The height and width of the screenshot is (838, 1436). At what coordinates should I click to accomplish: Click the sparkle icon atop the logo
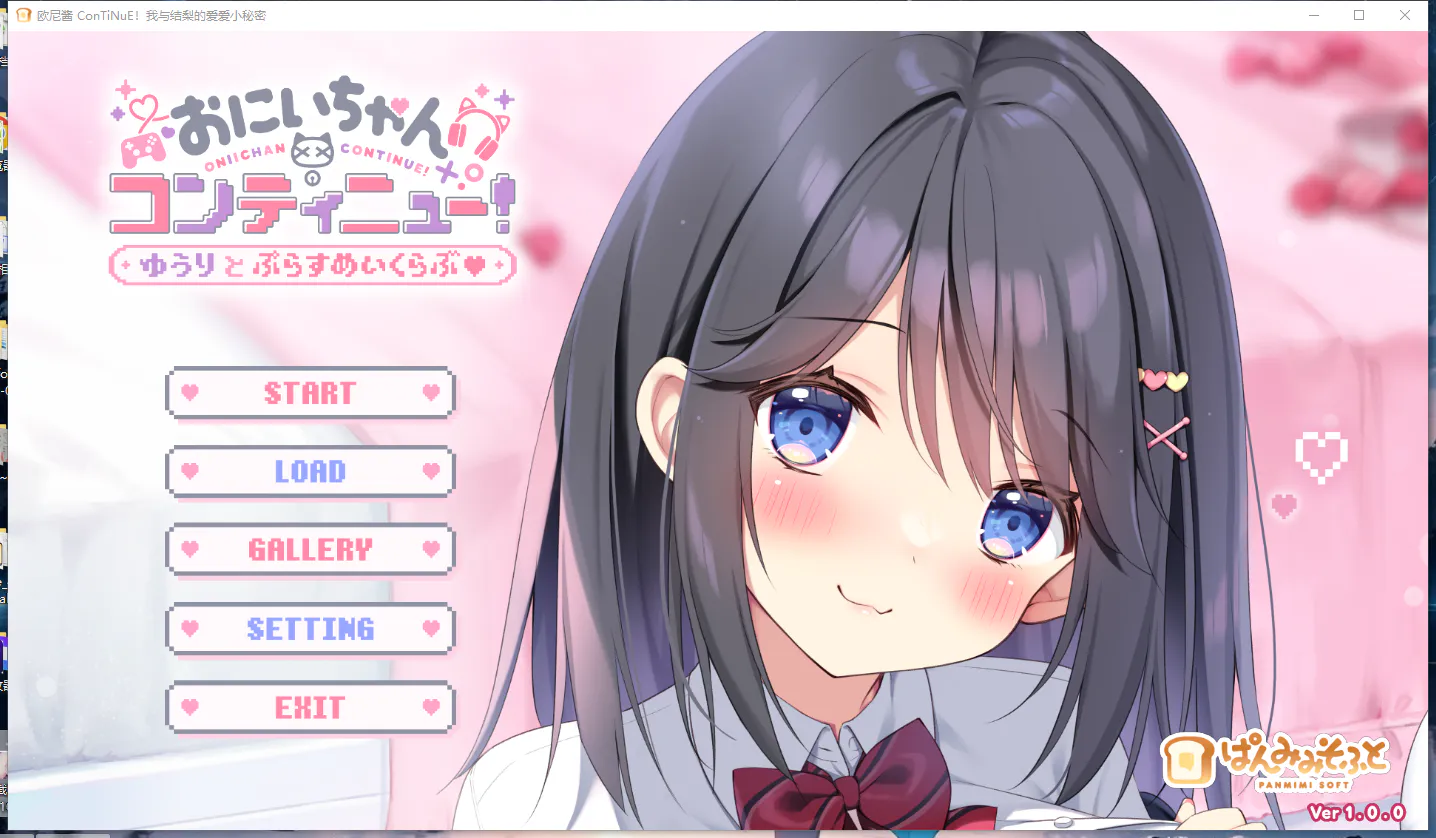pos(128,88)
